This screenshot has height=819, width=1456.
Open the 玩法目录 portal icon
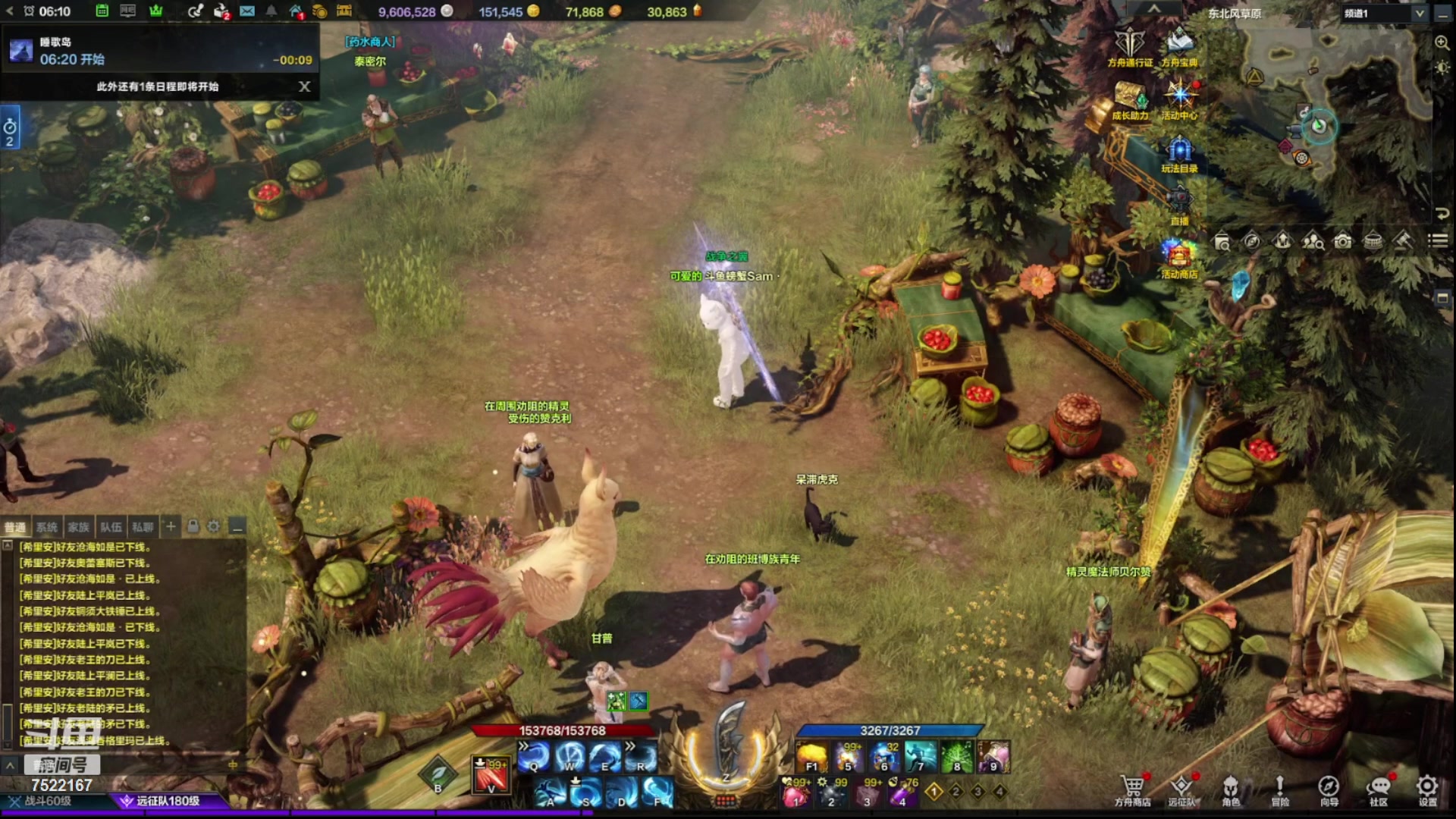pos(1179,152)
